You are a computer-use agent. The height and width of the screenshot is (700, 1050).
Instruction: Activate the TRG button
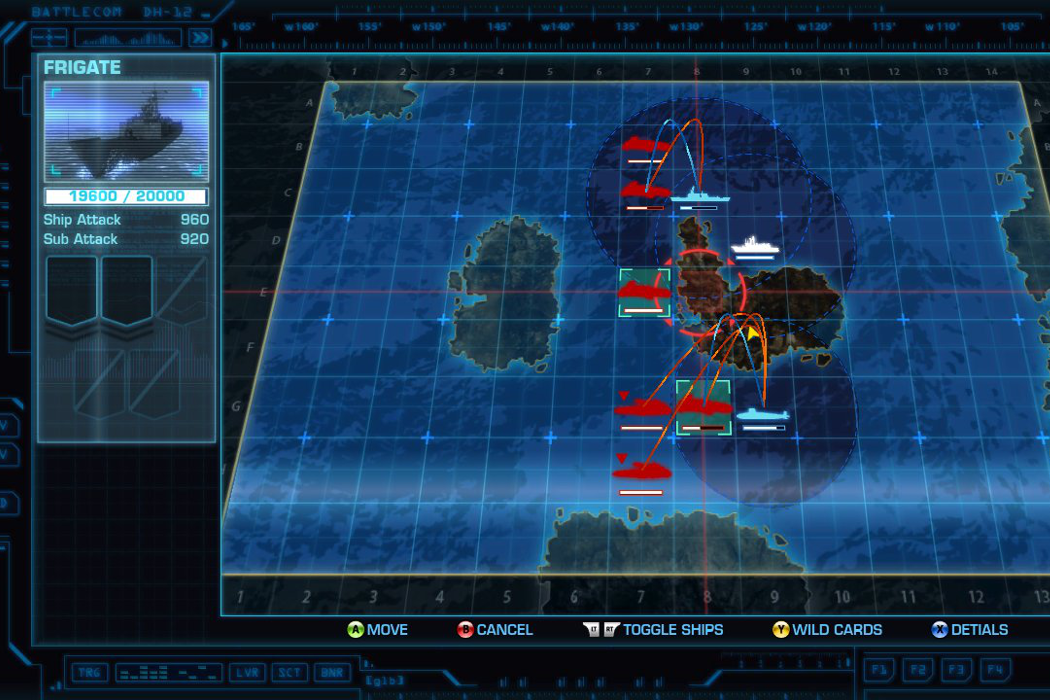click(x=88, y=672)
